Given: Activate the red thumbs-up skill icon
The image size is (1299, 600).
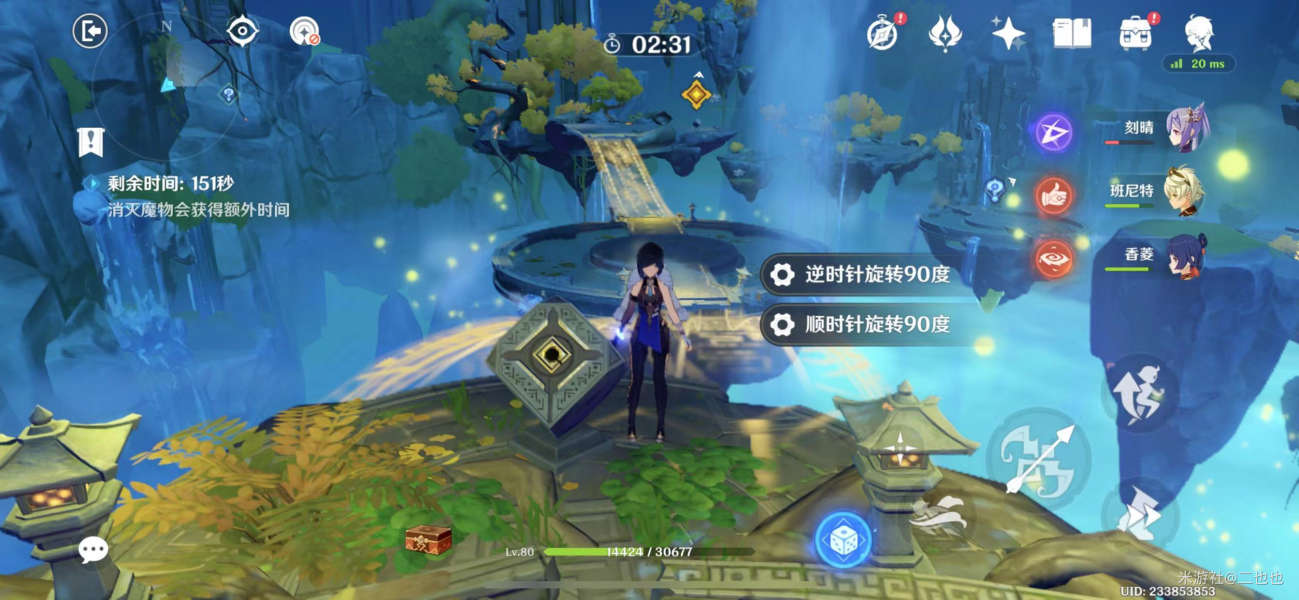Looking at the screenshot, I should [x=1052, y=196].
